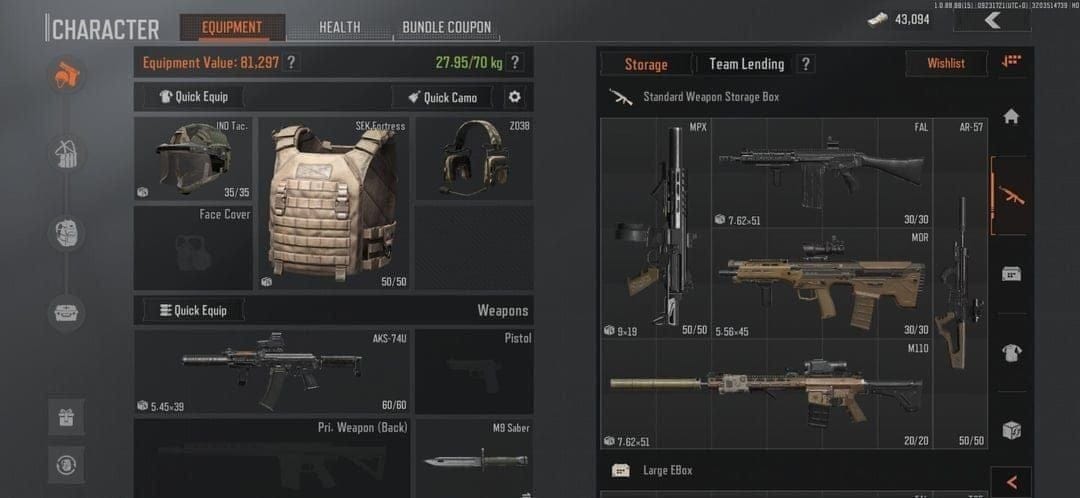Open the Team Lending tab
Screen dimensions: 1080x498
click(x=746, y=64)
